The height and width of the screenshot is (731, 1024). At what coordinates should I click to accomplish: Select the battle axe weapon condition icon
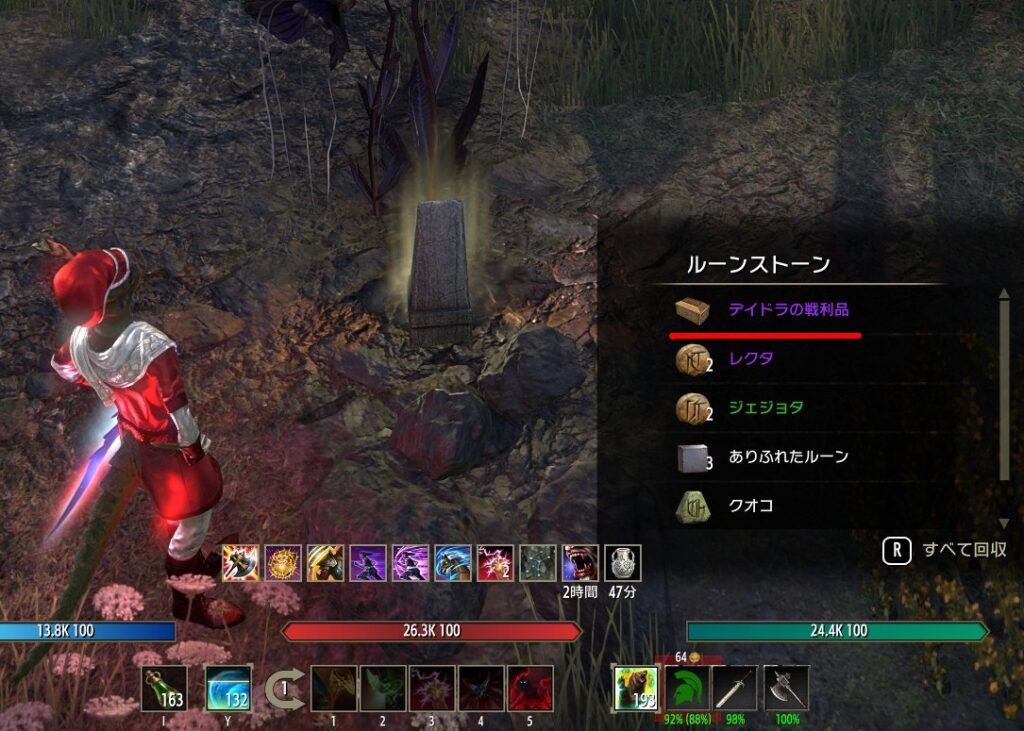786,688
